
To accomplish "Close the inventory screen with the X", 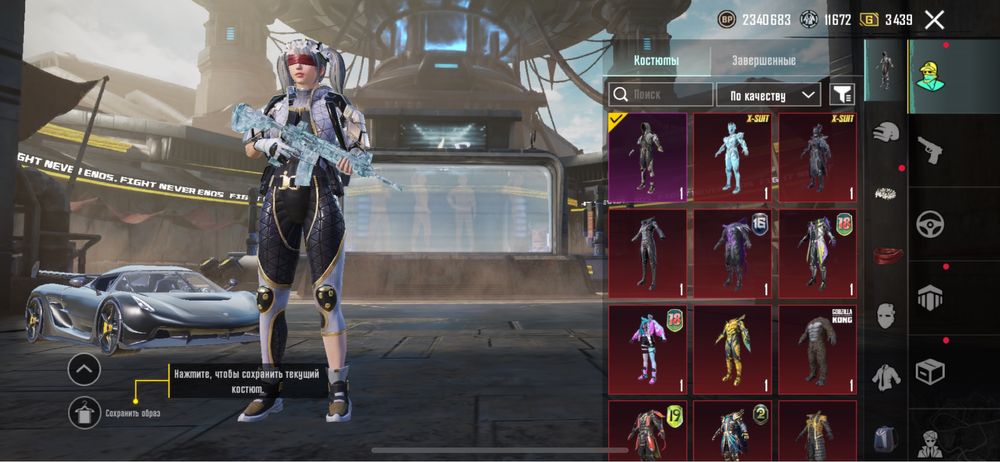I will pos(934,20).
